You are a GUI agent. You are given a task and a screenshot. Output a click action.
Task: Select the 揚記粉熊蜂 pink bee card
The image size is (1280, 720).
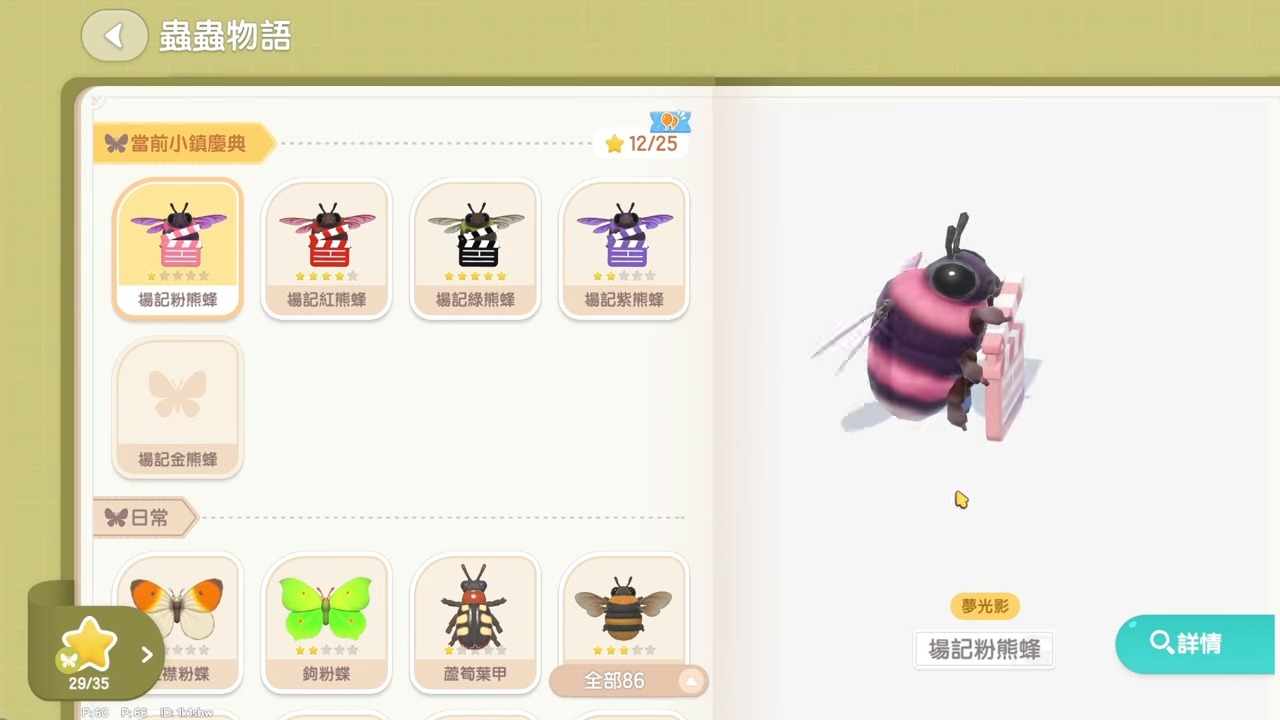point(178,249)
